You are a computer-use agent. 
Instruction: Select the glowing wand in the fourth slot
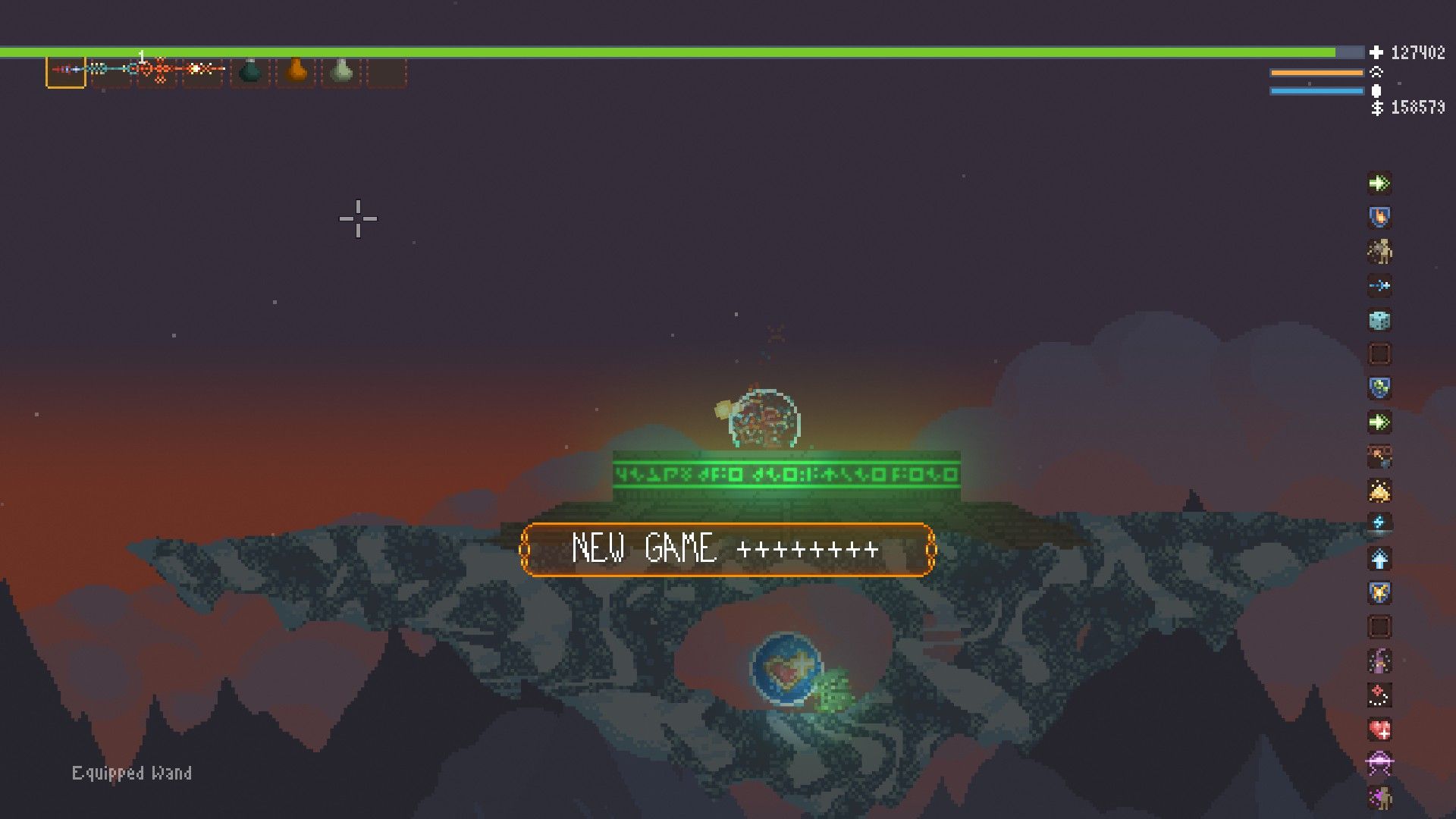click(201, 72)
